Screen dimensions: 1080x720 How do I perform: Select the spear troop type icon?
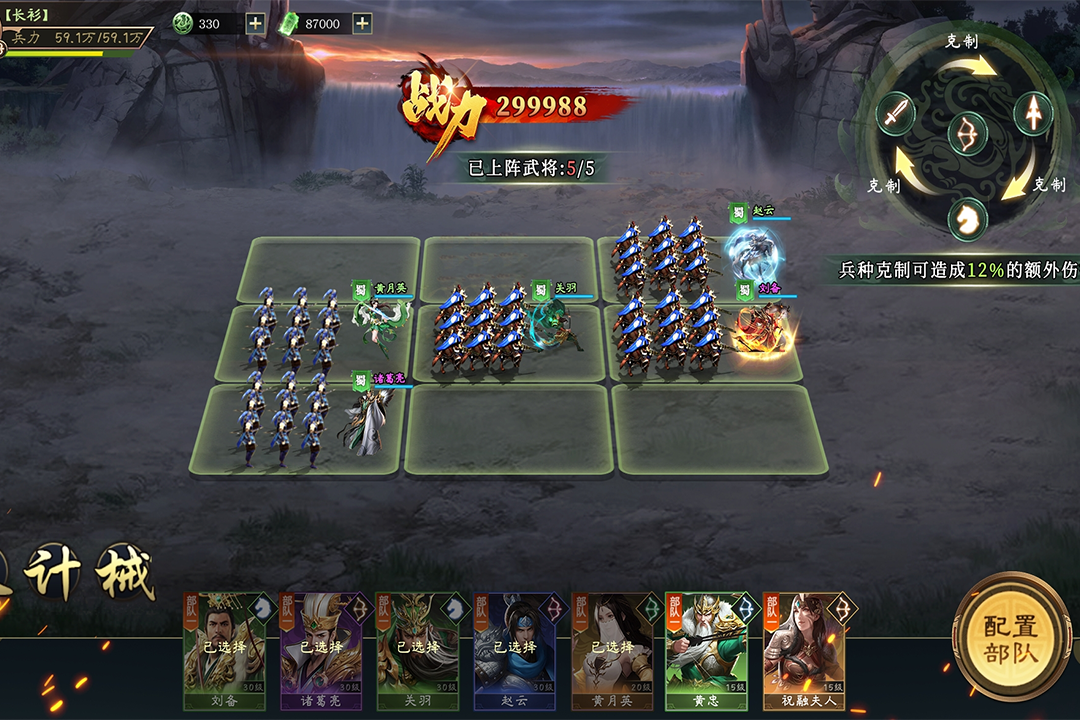pyautogui.click(x=1033, y=113)
